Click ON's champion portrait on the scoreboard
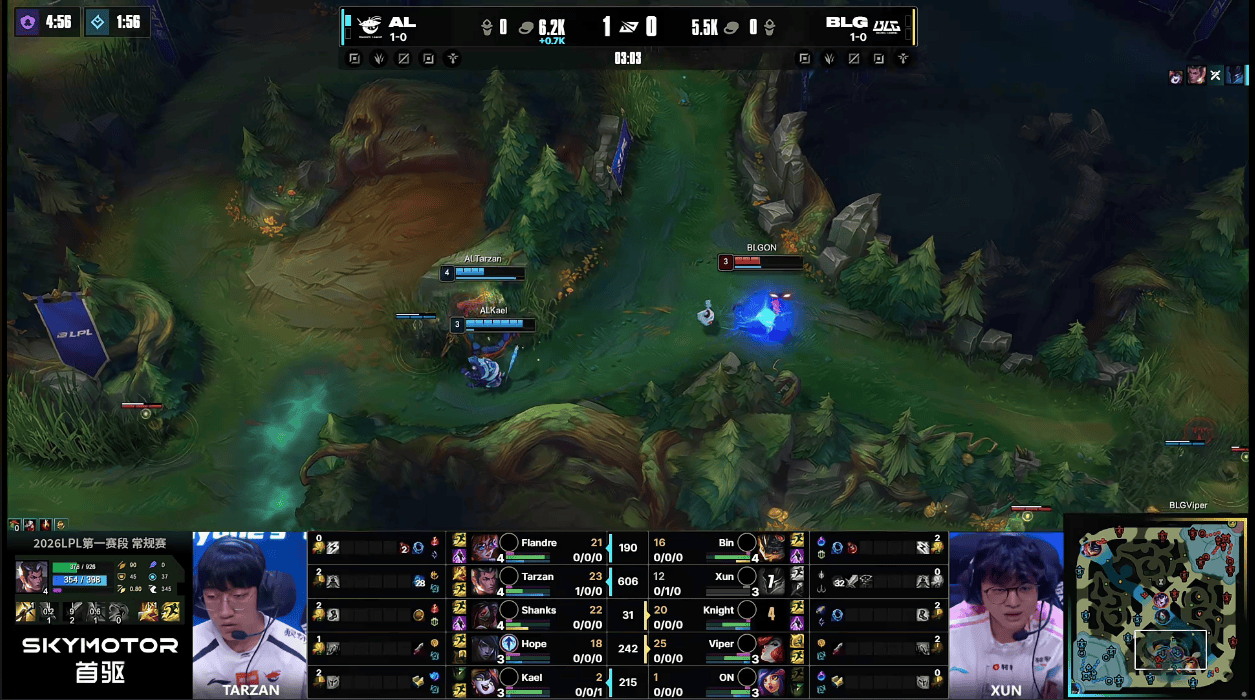1255x700 pixels. tap(772, 682)
